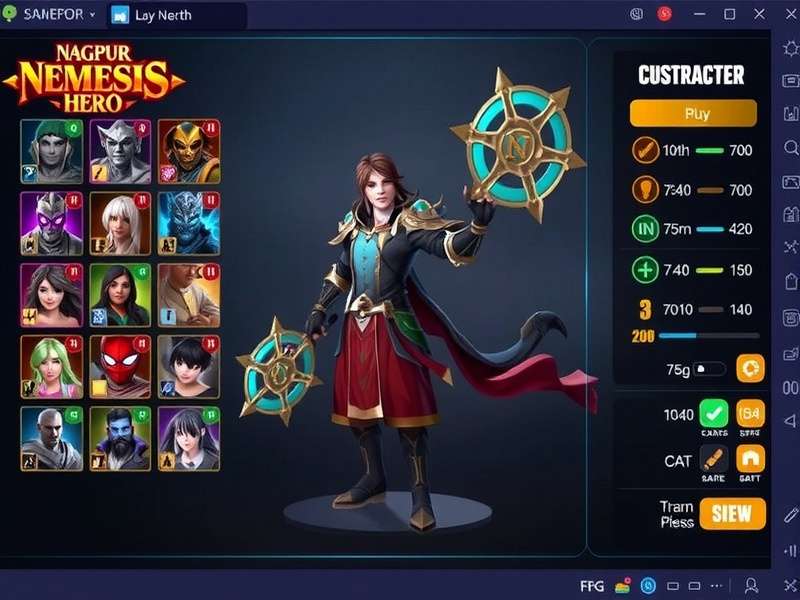Select the orange arch icon button

[x=750, y=459]
